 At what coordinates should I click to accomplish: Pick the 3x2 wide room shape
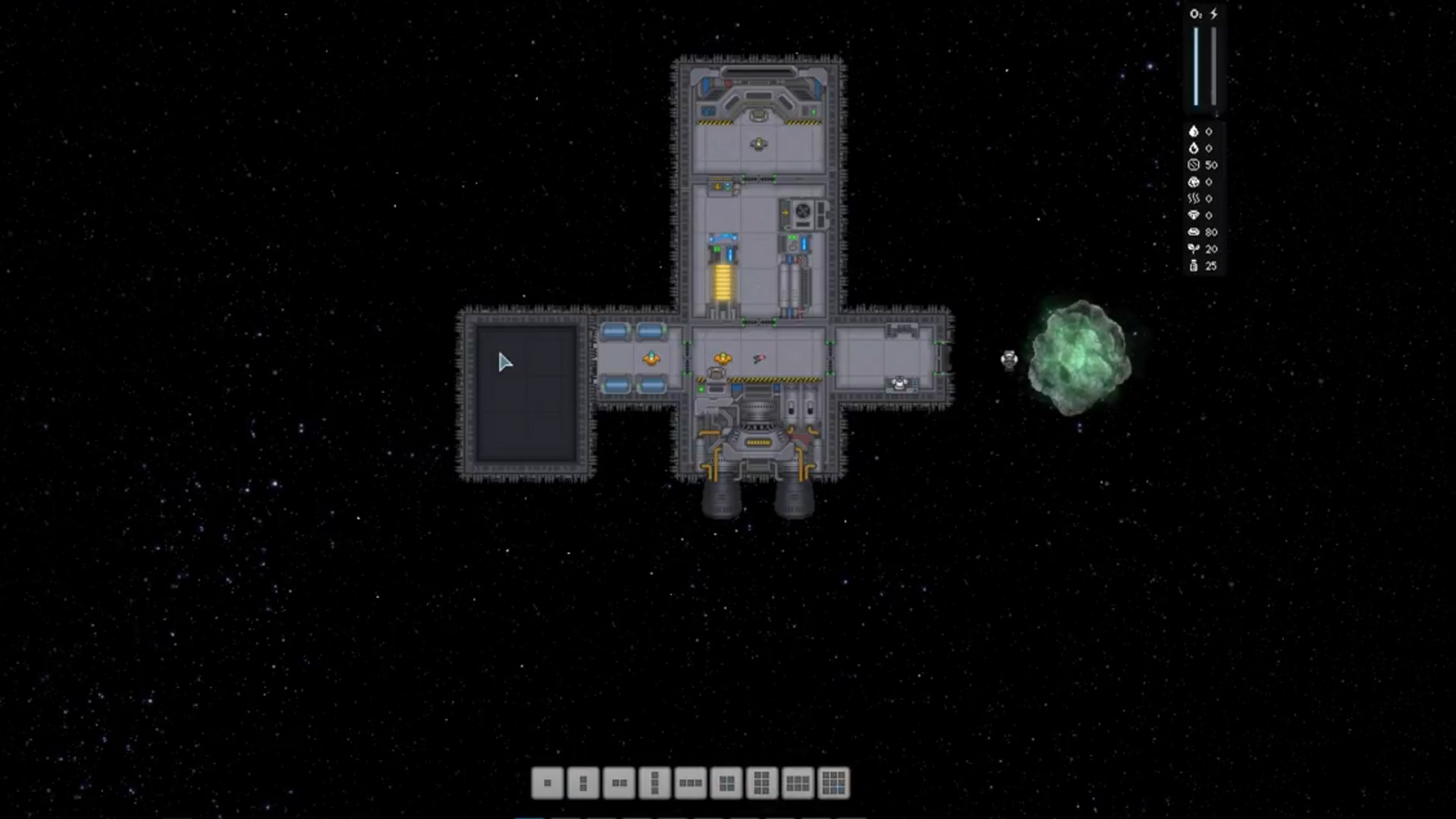click(x=798, y=783)
